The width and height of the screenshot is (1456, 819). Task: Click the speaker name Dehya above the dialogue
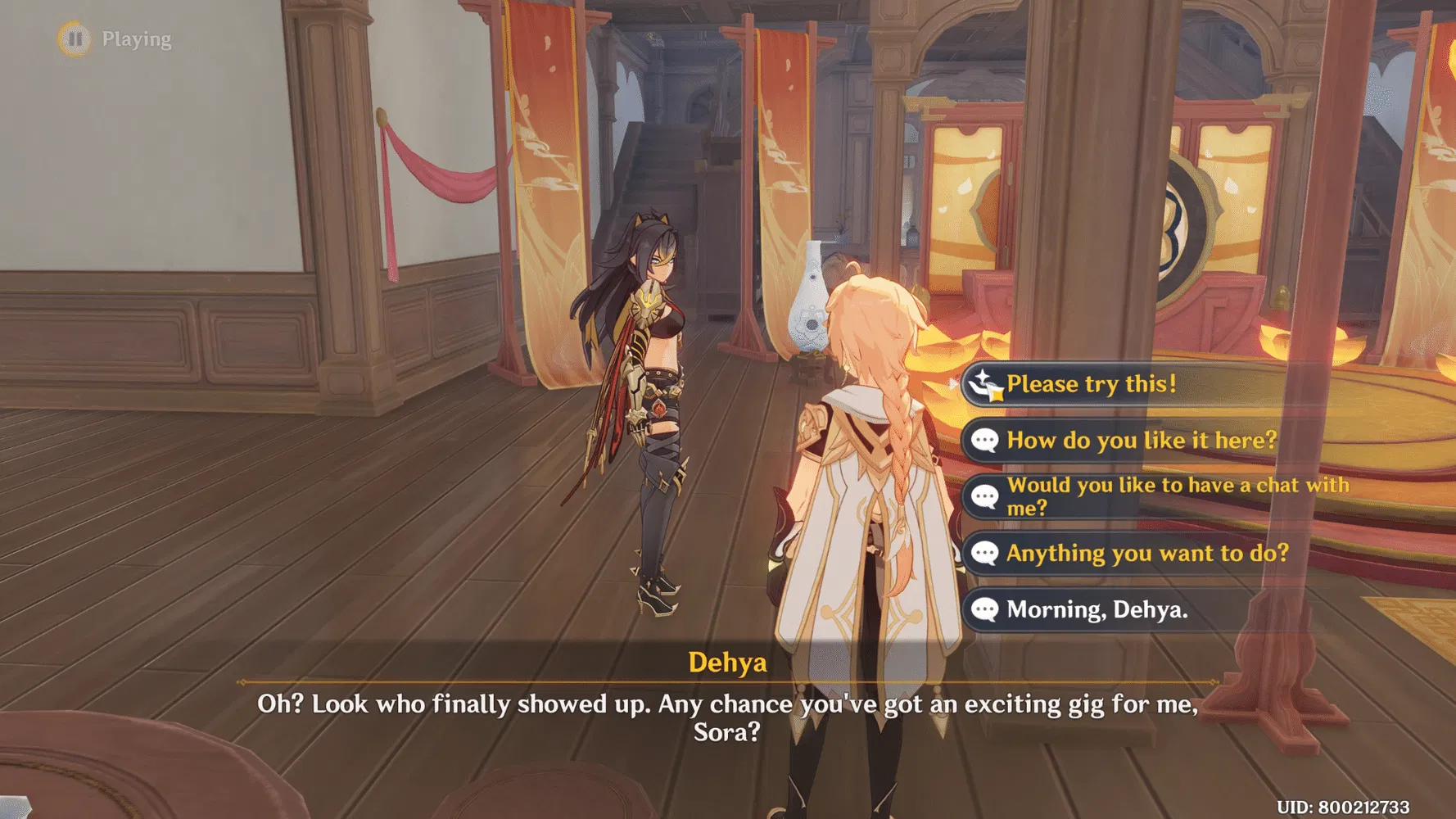727,663
